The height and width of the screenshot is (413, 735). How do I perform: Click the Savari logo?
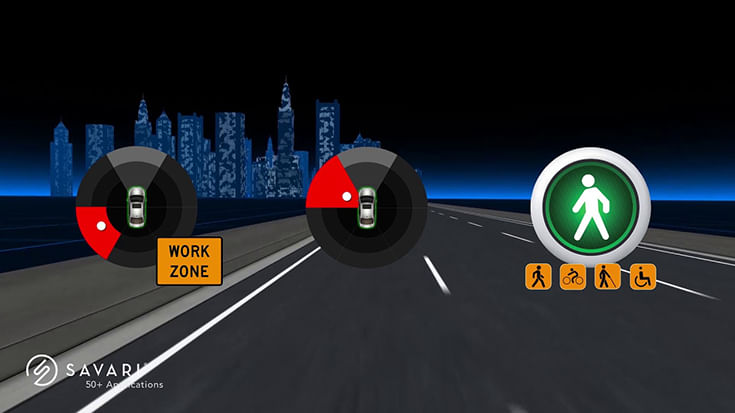click(x=40, y=369)
